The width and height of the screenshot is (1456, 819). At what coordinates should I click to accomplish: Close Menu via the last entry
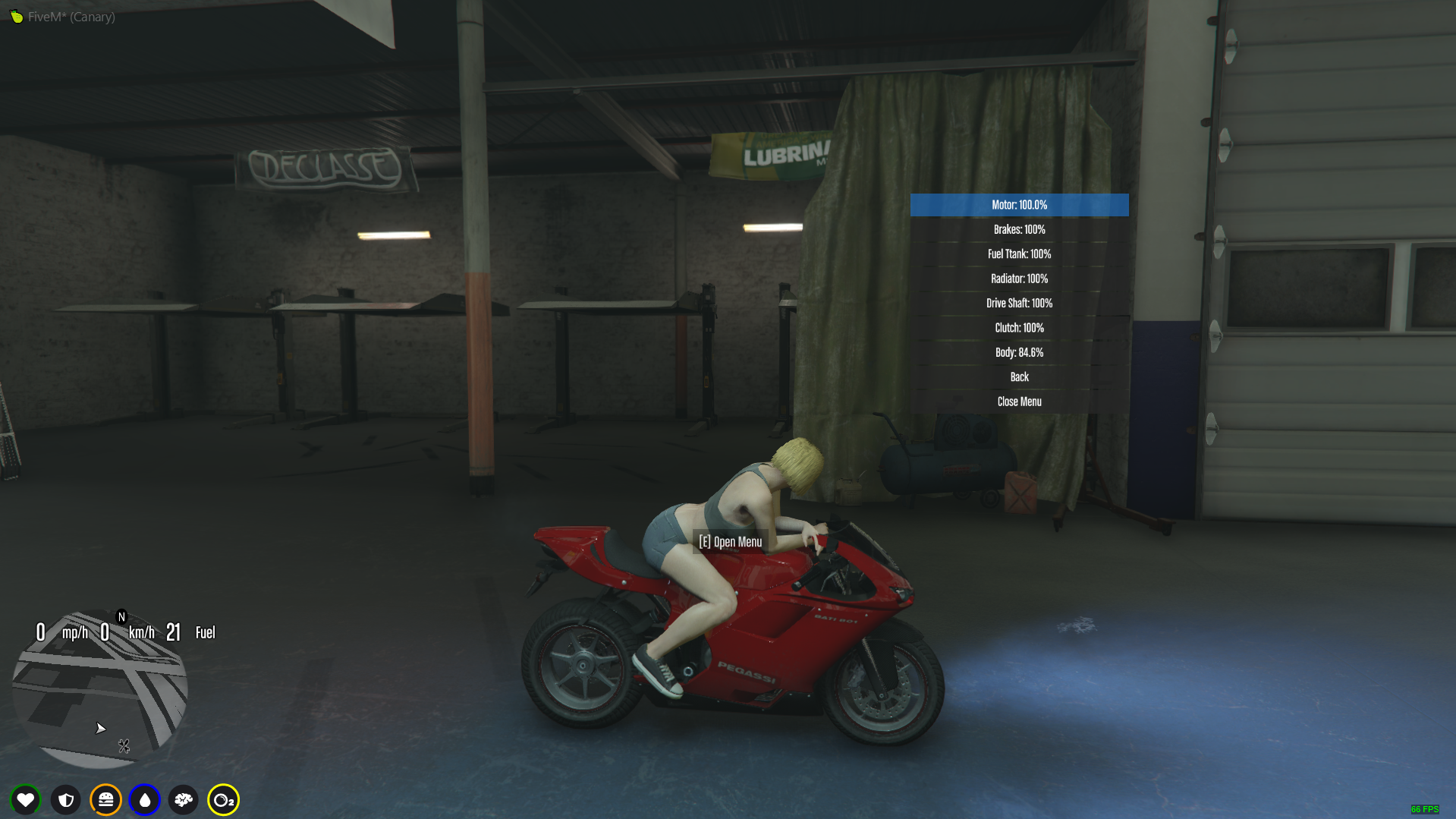tap(1019, 402)
